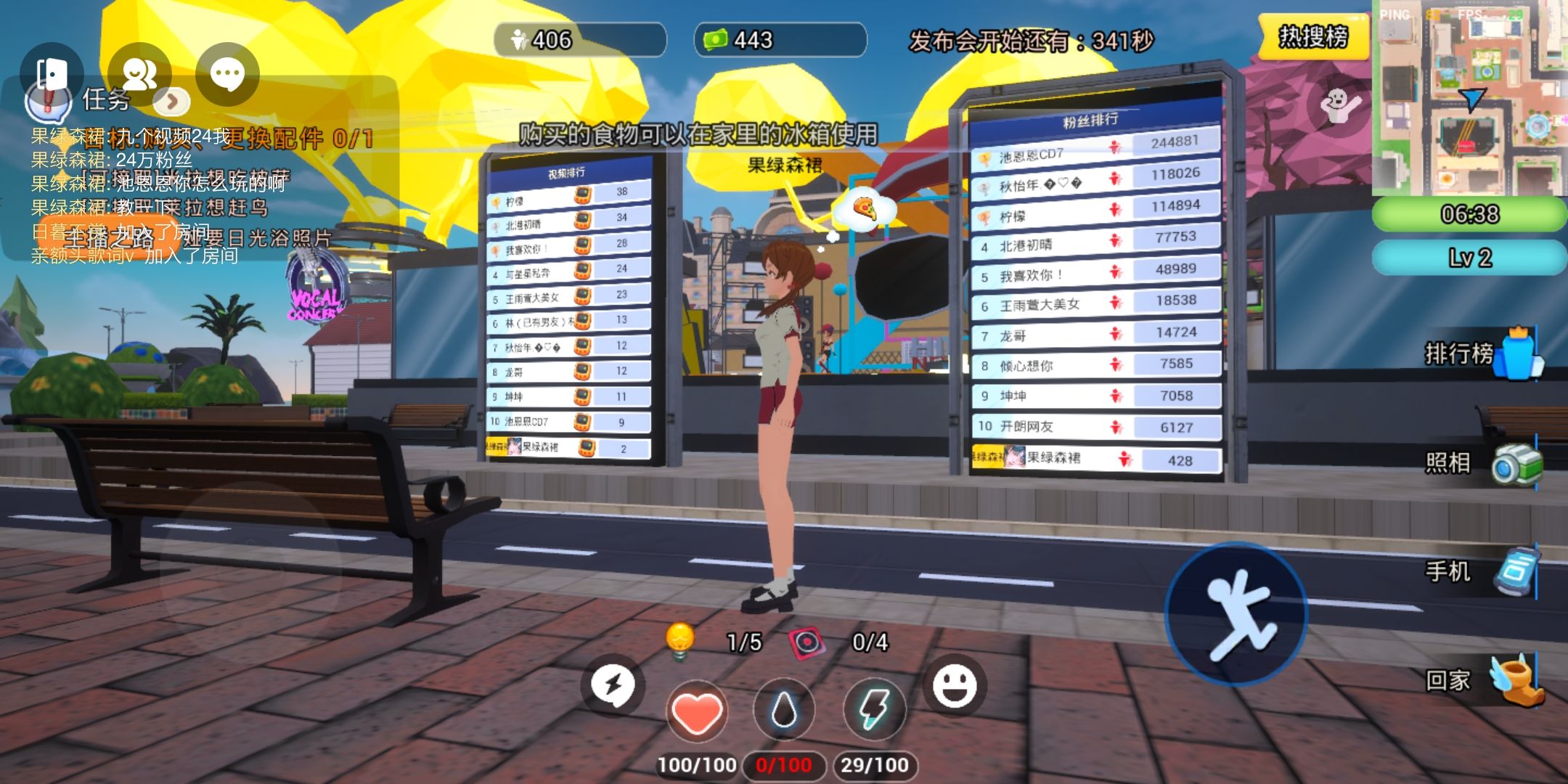Tap the jump action button
Image resolution: width=1568 pixels, height=784 pixels.
click(x=1236, y=613)
